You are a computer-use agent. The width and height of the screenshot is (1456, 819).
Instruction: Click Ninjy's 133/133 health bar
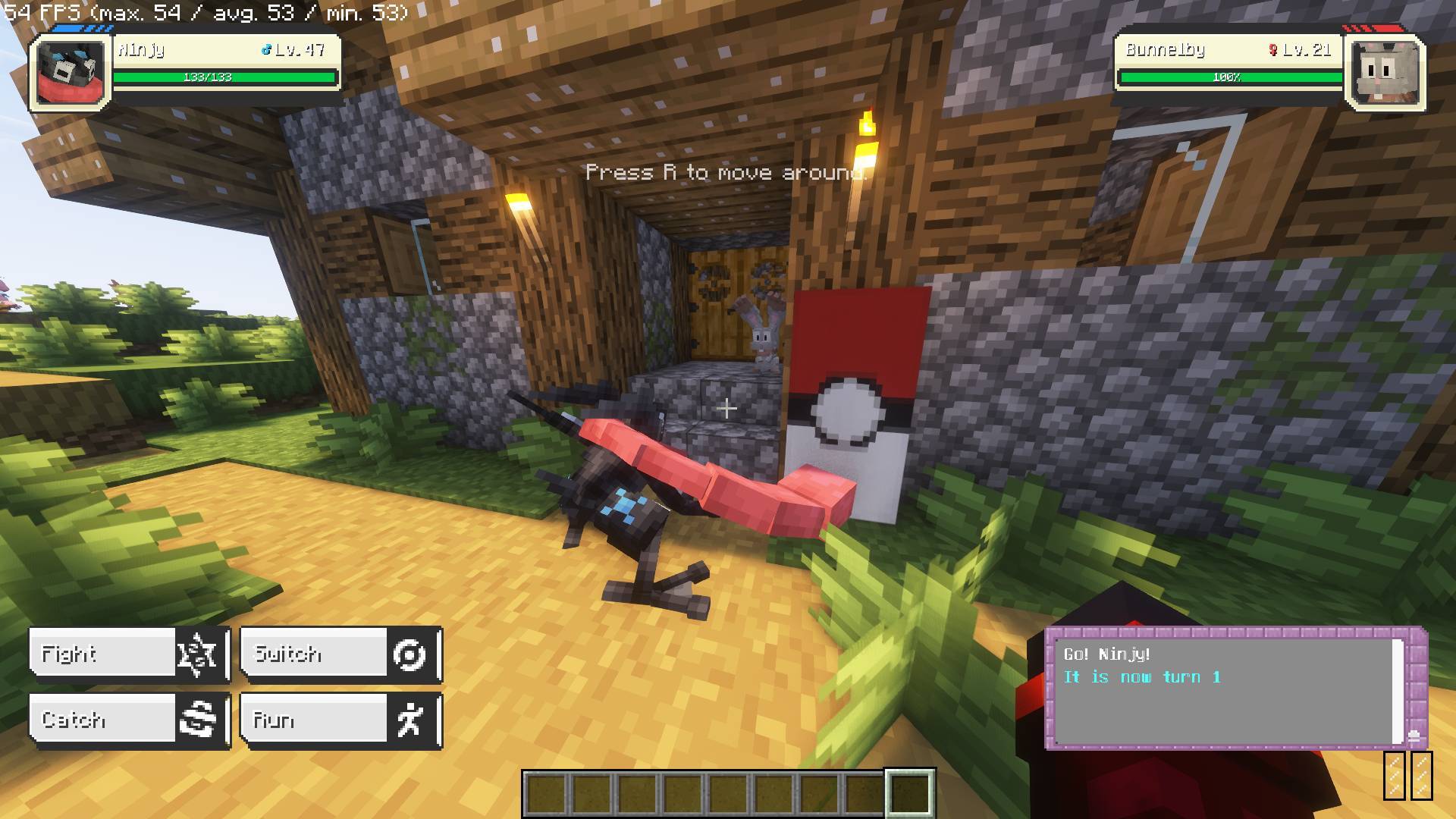pyautogui.click(x=224, y=76)
